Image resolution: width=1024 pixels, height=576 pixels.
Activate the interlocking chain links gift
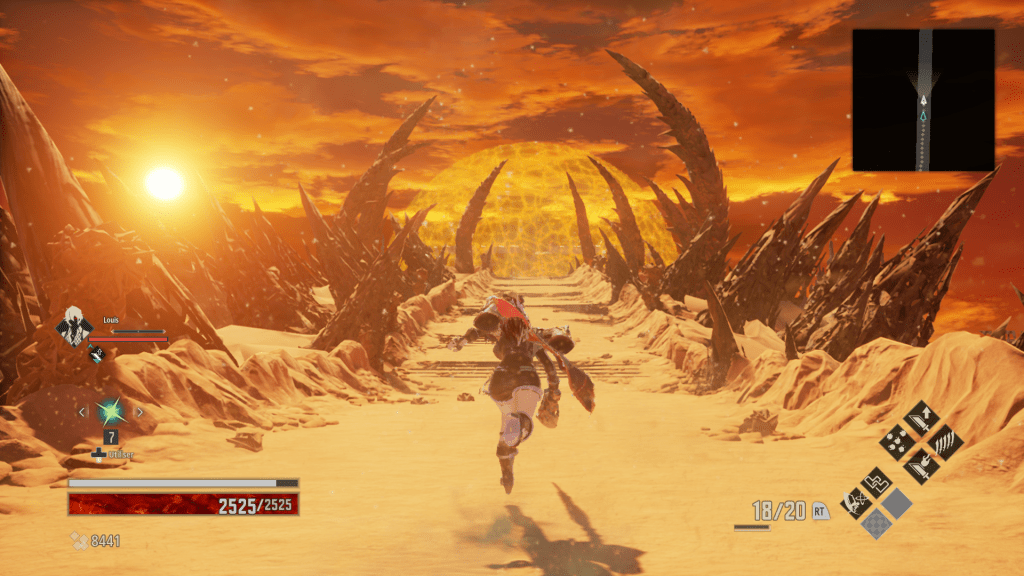click(x=877, y=483)
